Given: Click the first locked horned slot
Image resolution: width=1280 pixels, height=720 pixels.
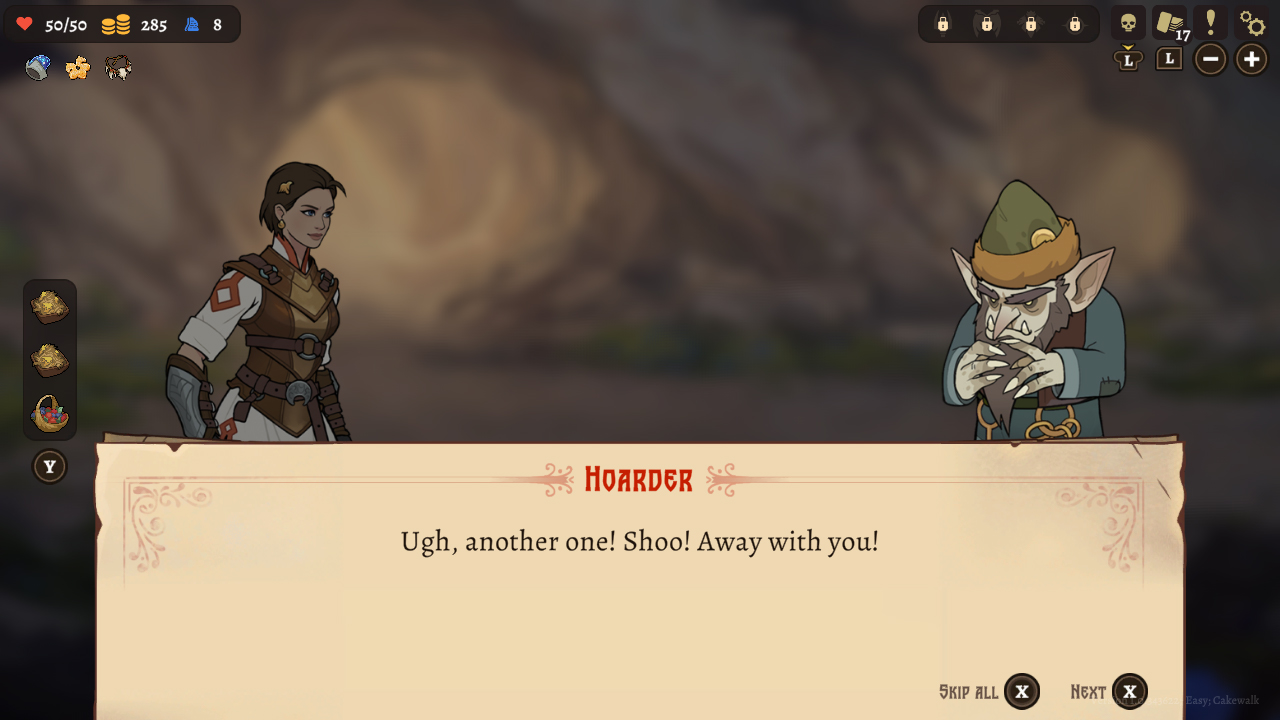Looking at the screenshot, I should [941, 22].
